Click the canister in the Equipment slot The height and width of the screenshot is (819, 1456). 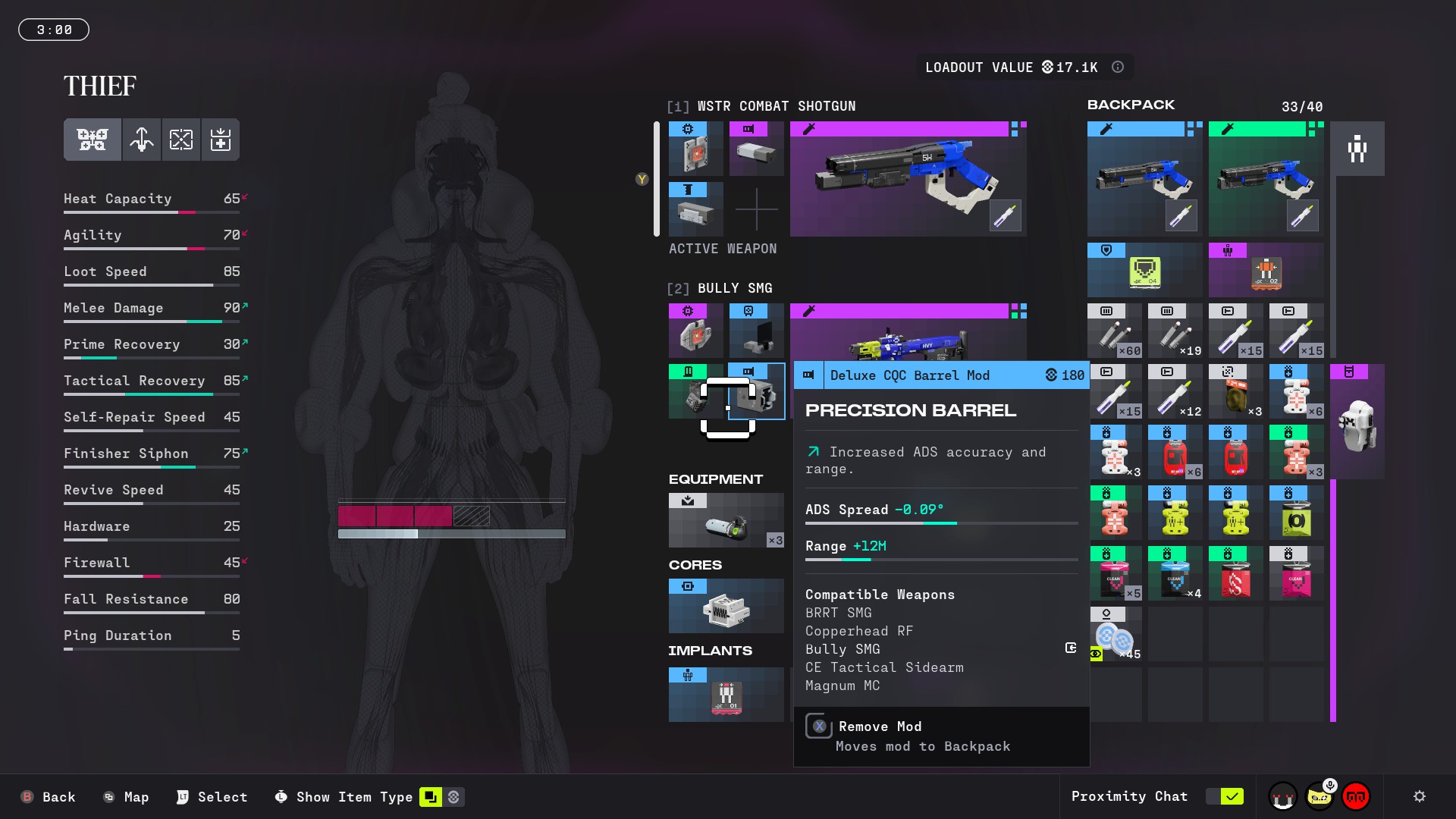[726, 521]
